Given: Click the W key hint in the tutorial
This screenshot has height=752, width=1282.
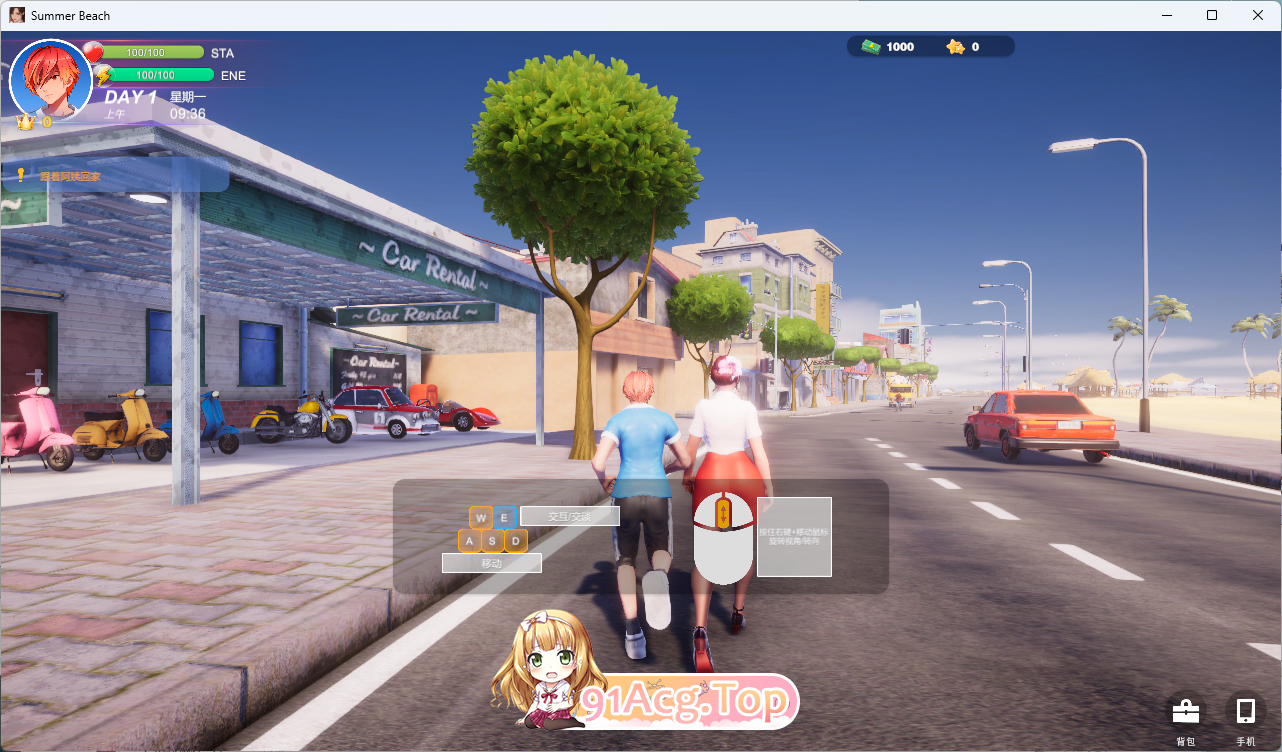Looking at the screenshot, I should point(481,517).
